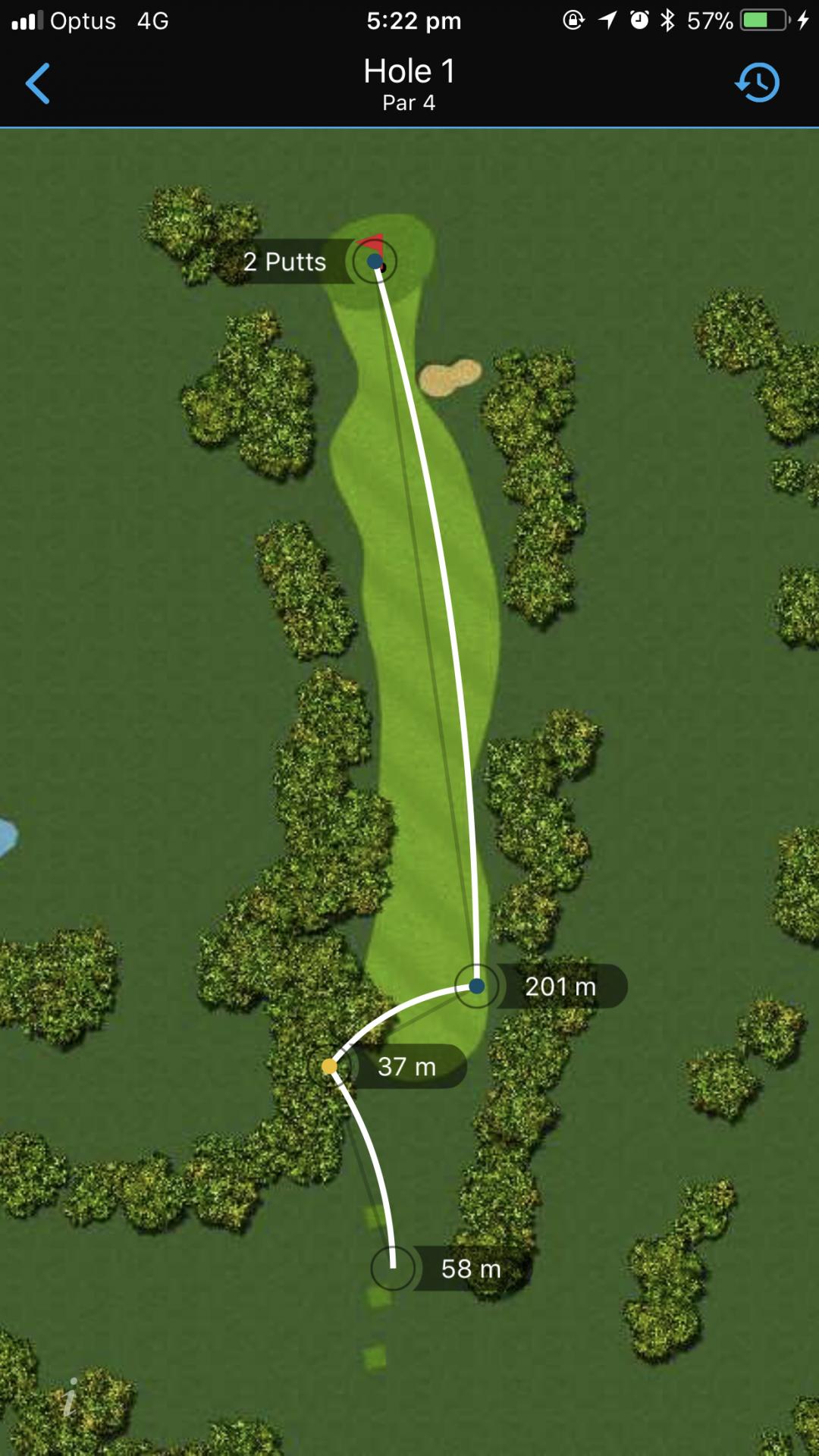
Task: Show info with the italic i icon
Action: tap(71, 1396)
